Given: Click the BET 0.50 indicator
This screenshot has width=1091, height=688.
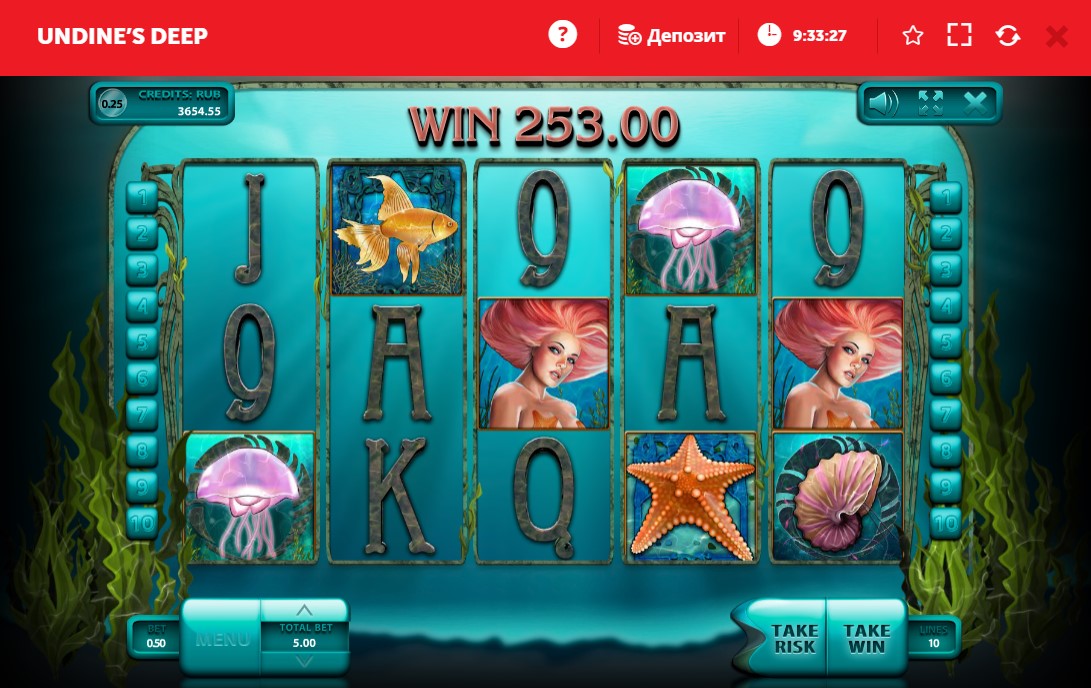Looking at the screenshot, I should 157,637.
